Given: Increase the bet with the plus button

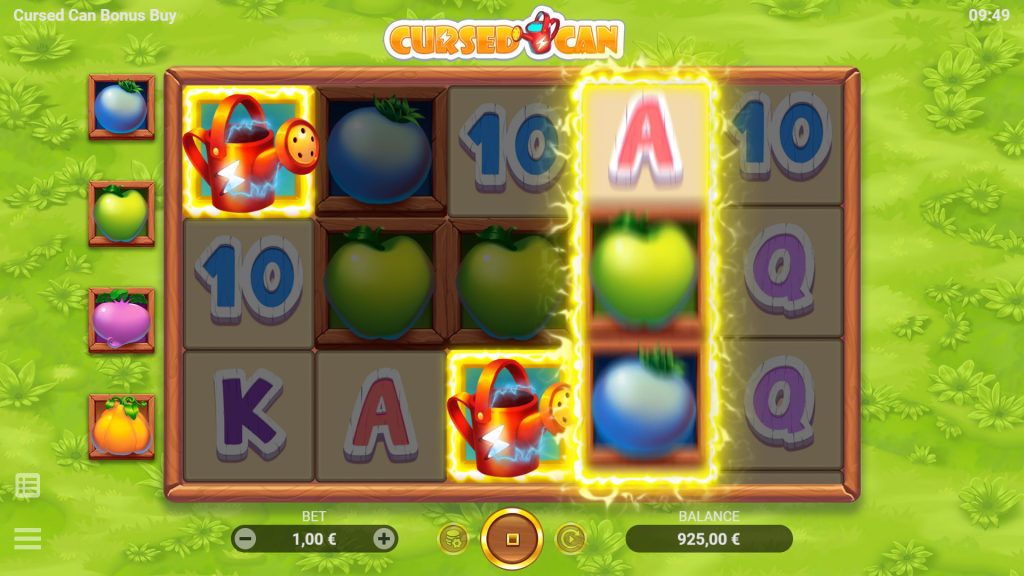Looking at the screenshot, I should coord(384,539).
